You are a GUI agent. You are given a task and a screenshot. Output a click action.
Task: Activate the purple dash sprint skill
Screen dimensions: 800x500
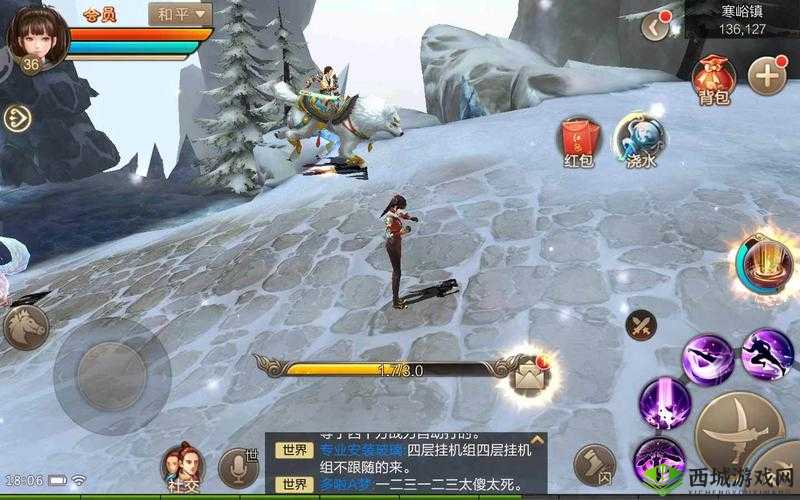767,353
